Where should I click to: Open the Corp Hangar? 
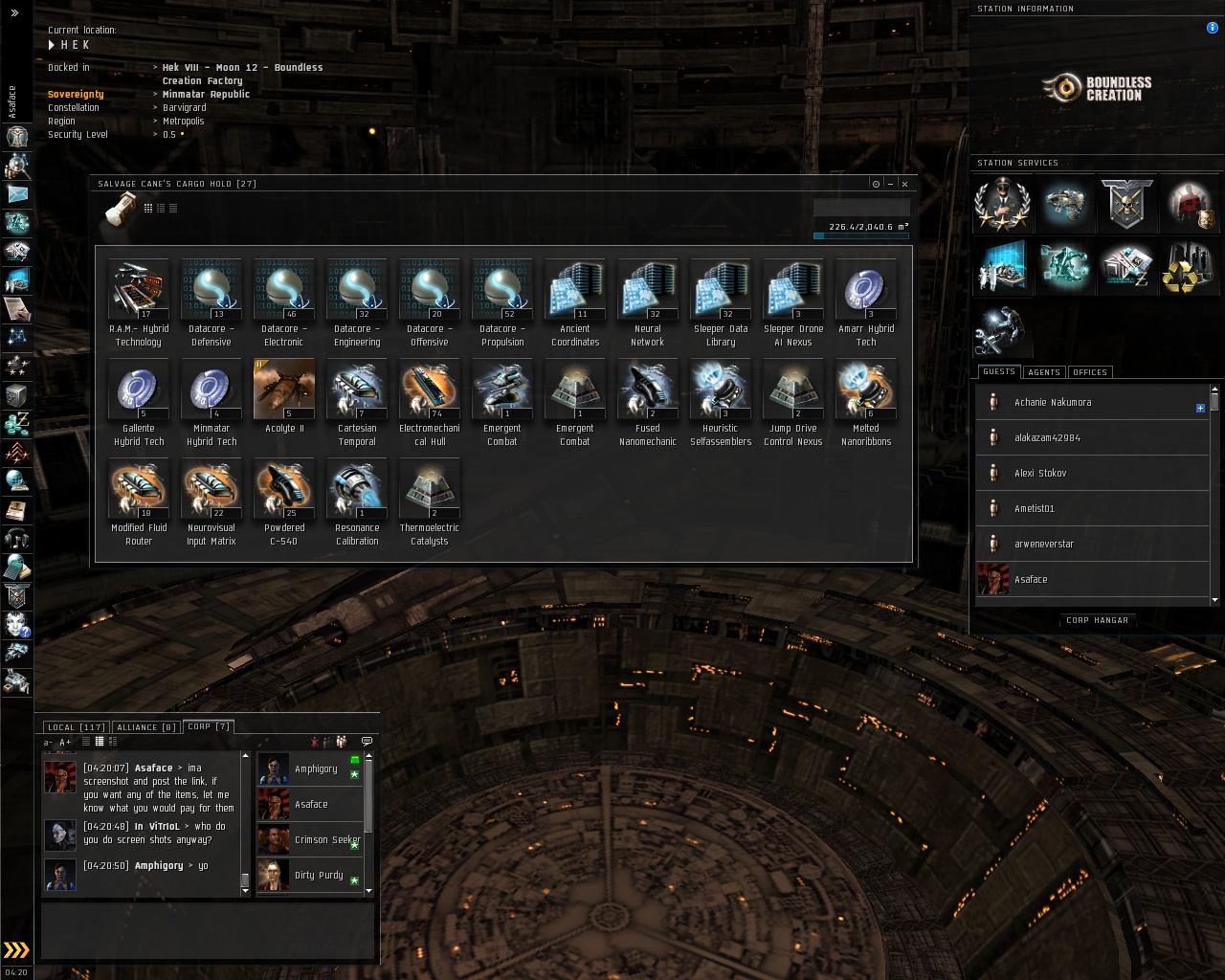tap(1097, 620)
